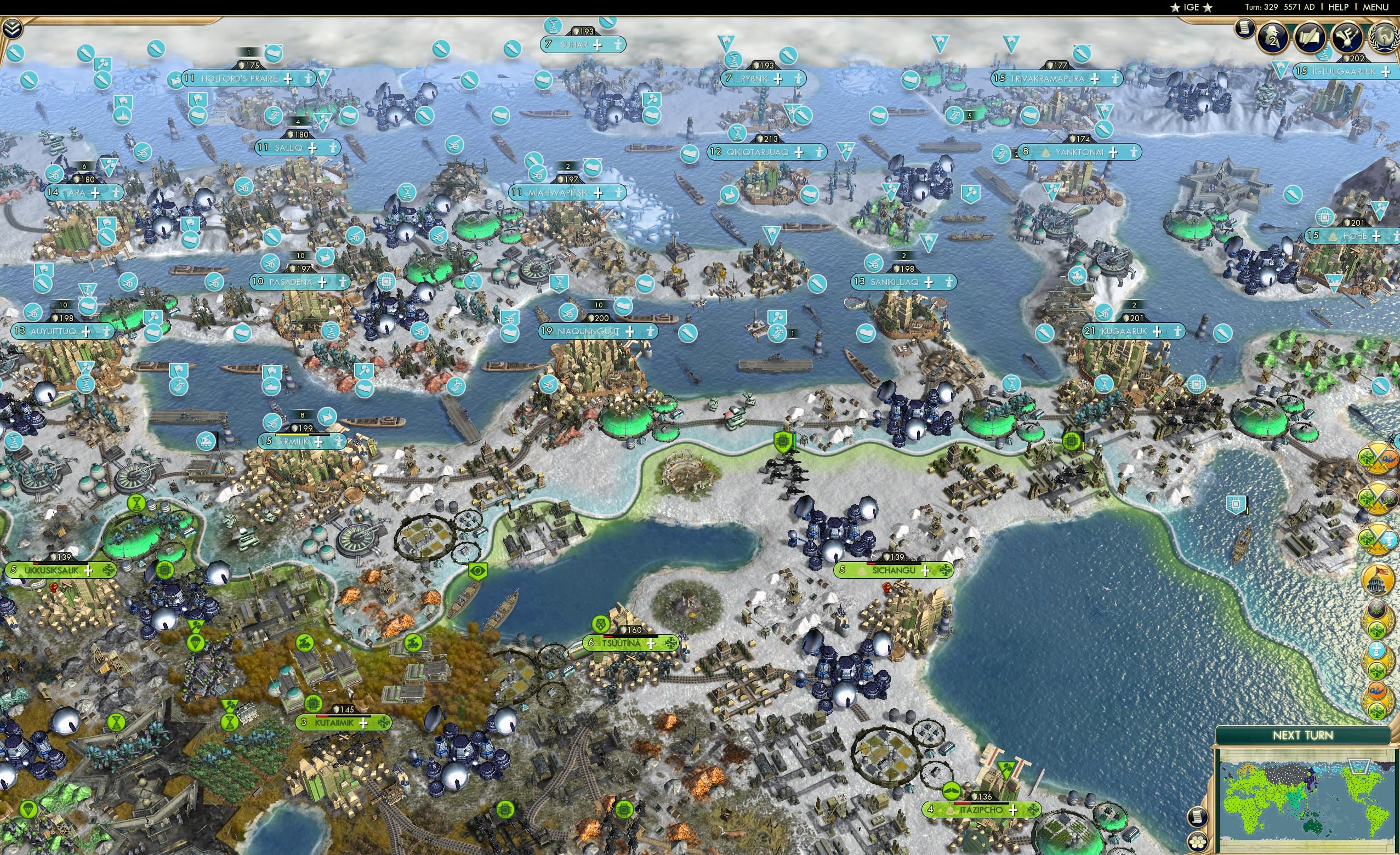Expand the Kugaaruk city banner plus sign

click(1158, 332)
